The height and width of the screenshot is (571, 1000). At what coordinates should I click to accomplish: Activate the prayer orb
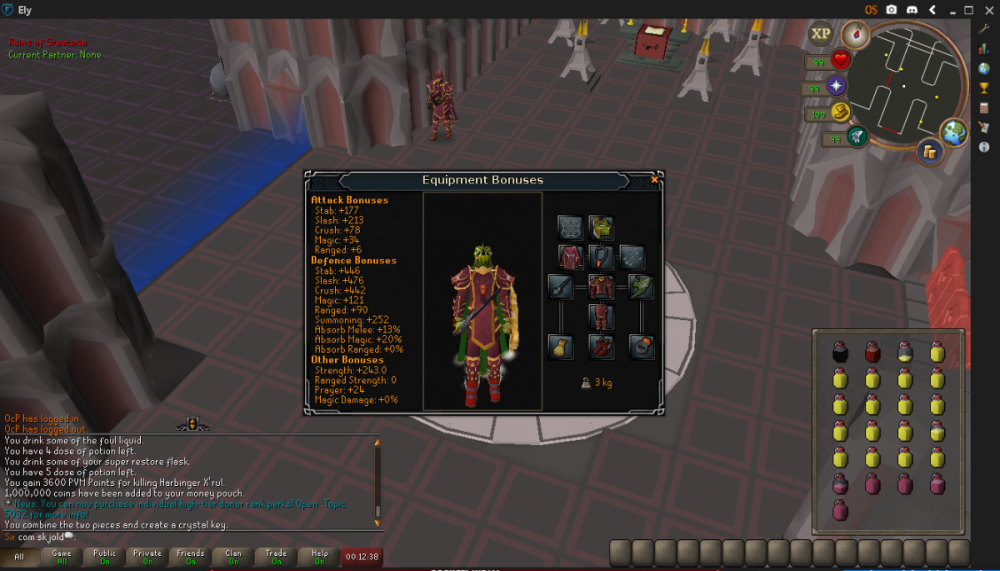[x=836, y=87]
